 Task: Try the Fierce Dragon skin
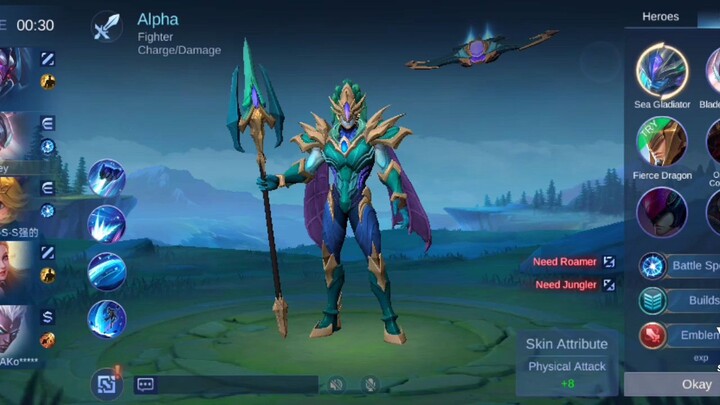(662, 142)
